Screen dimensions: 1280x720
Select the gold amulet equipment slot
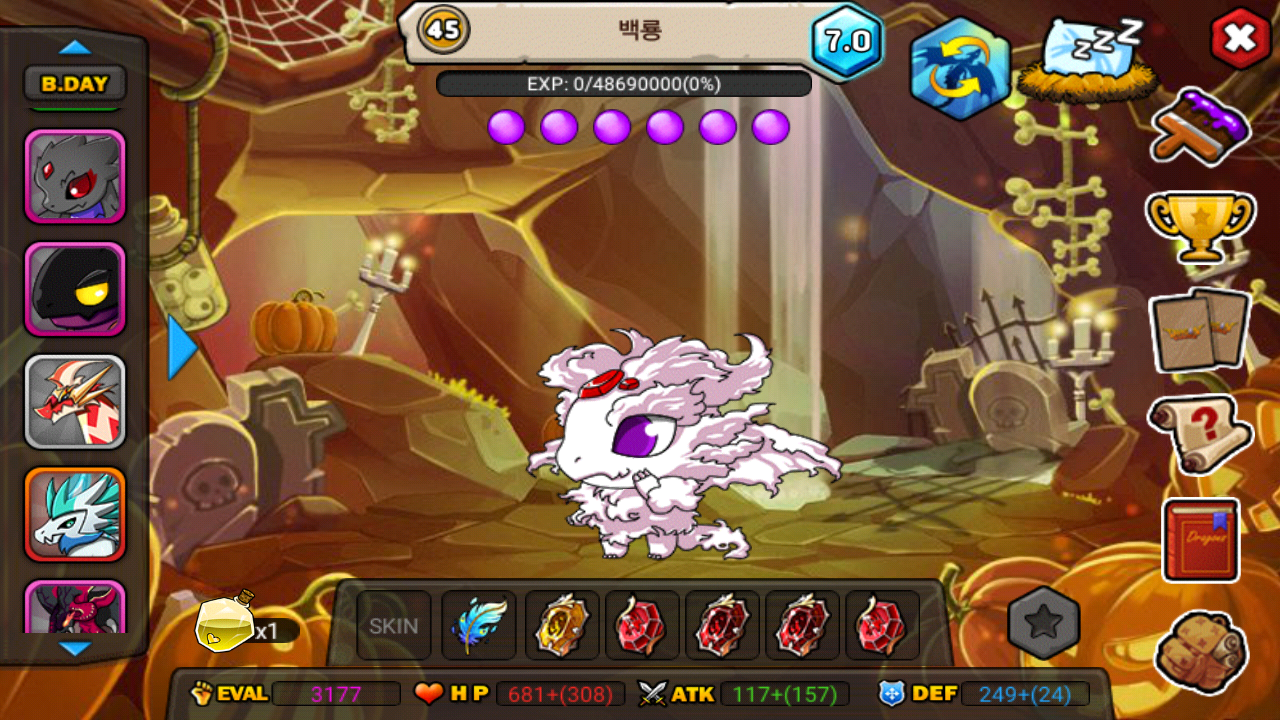561,626
